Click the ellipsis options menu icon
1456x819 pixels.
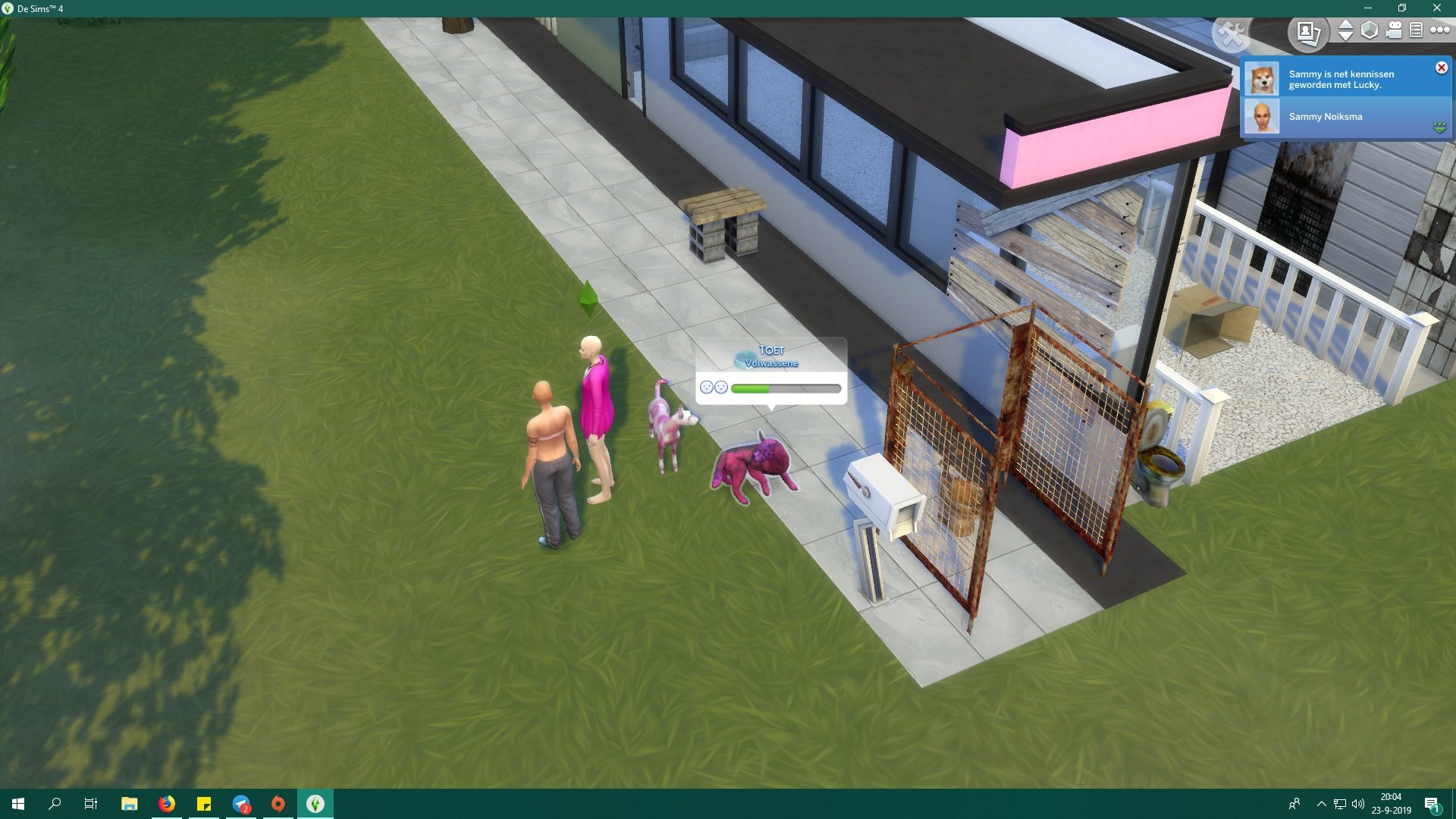click(1439, 31)
